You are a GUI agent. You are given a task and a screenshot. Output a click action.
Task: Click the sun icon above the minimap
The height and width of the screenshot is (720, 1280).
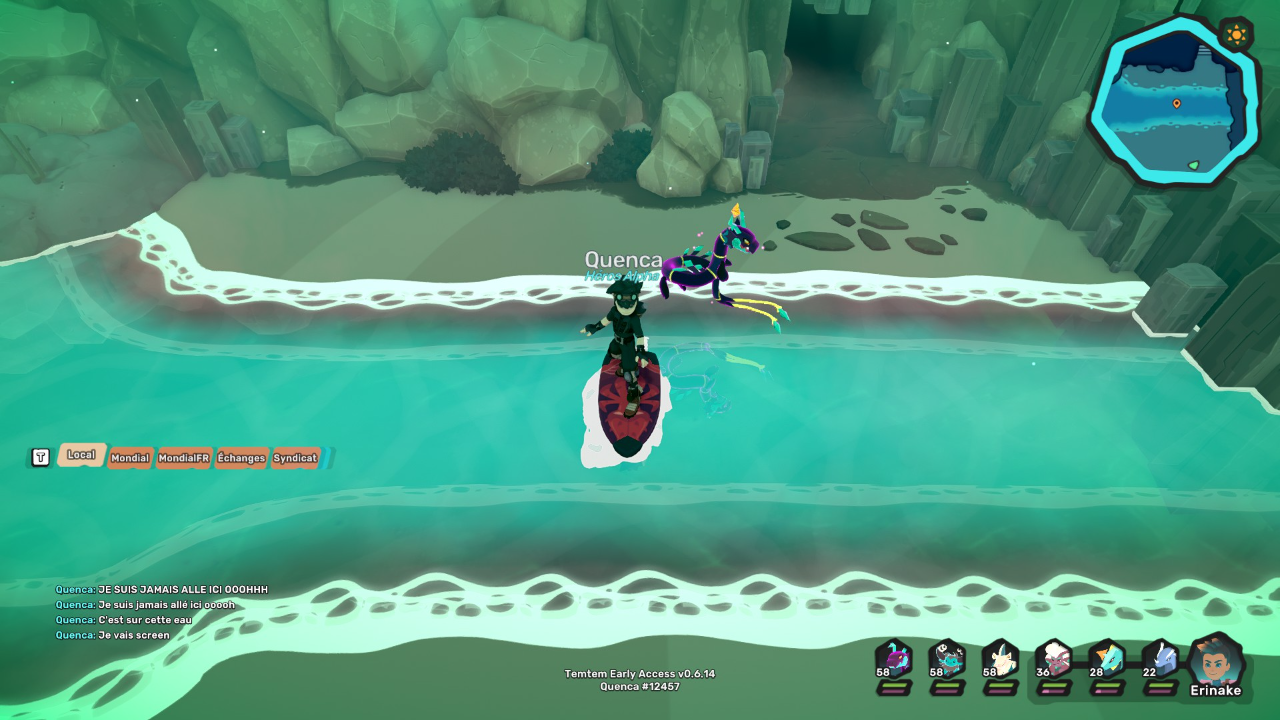click(x=1236, y=35)
